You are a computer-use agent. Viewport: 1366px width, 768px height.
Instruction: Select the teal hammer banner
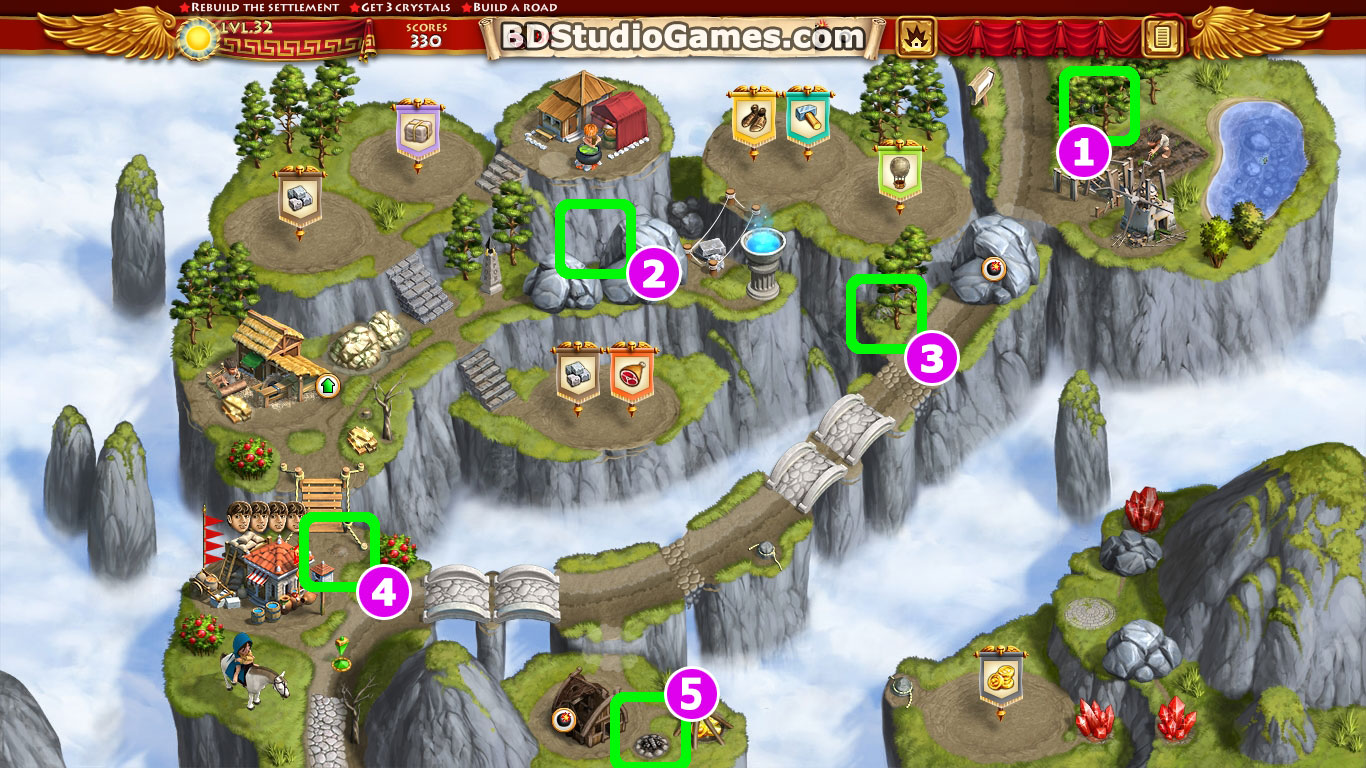(x=806, y=118)
